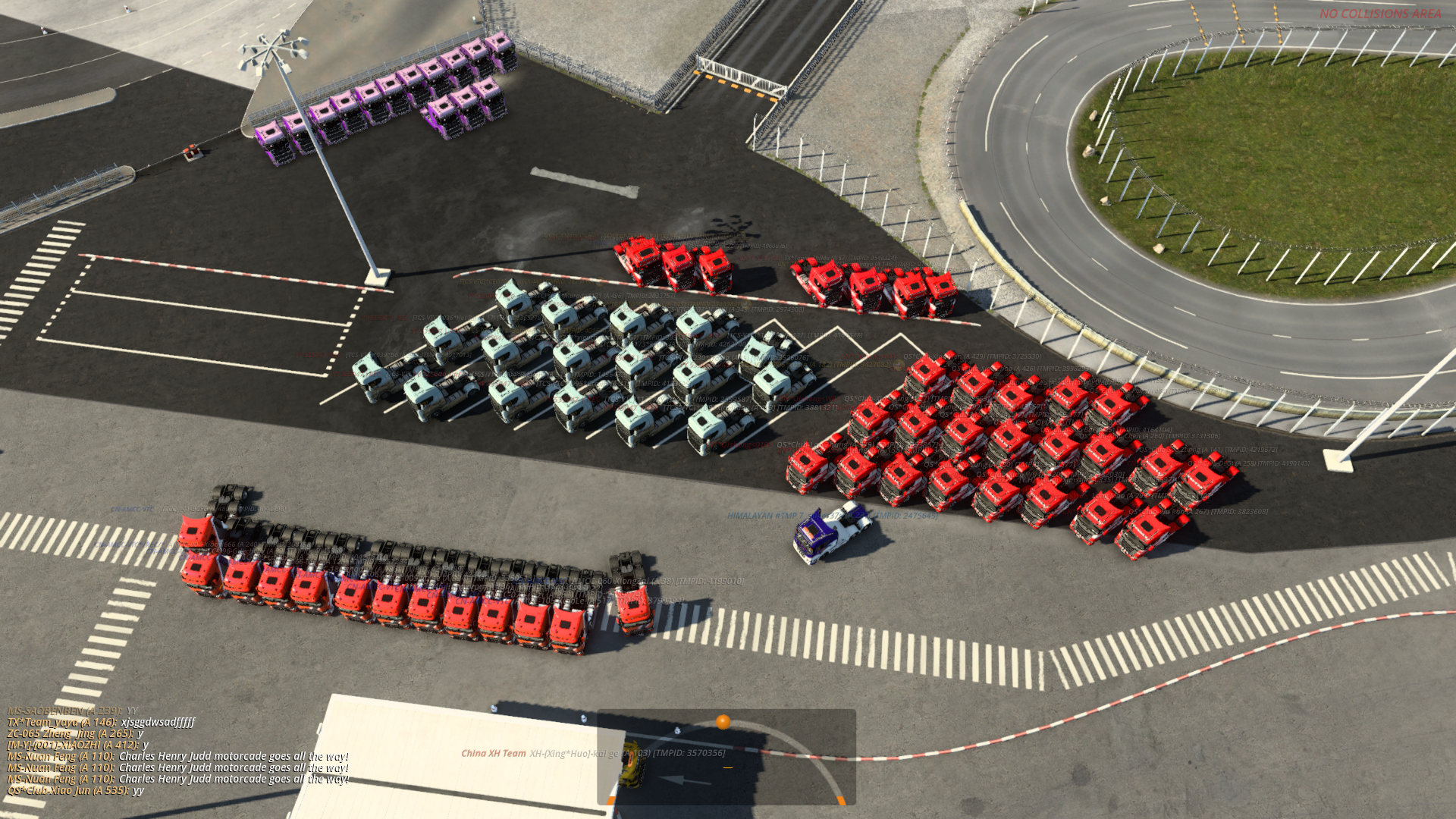
Task: Click ZC-065 Zheng Jing's chat line
Action: (75, 733)
